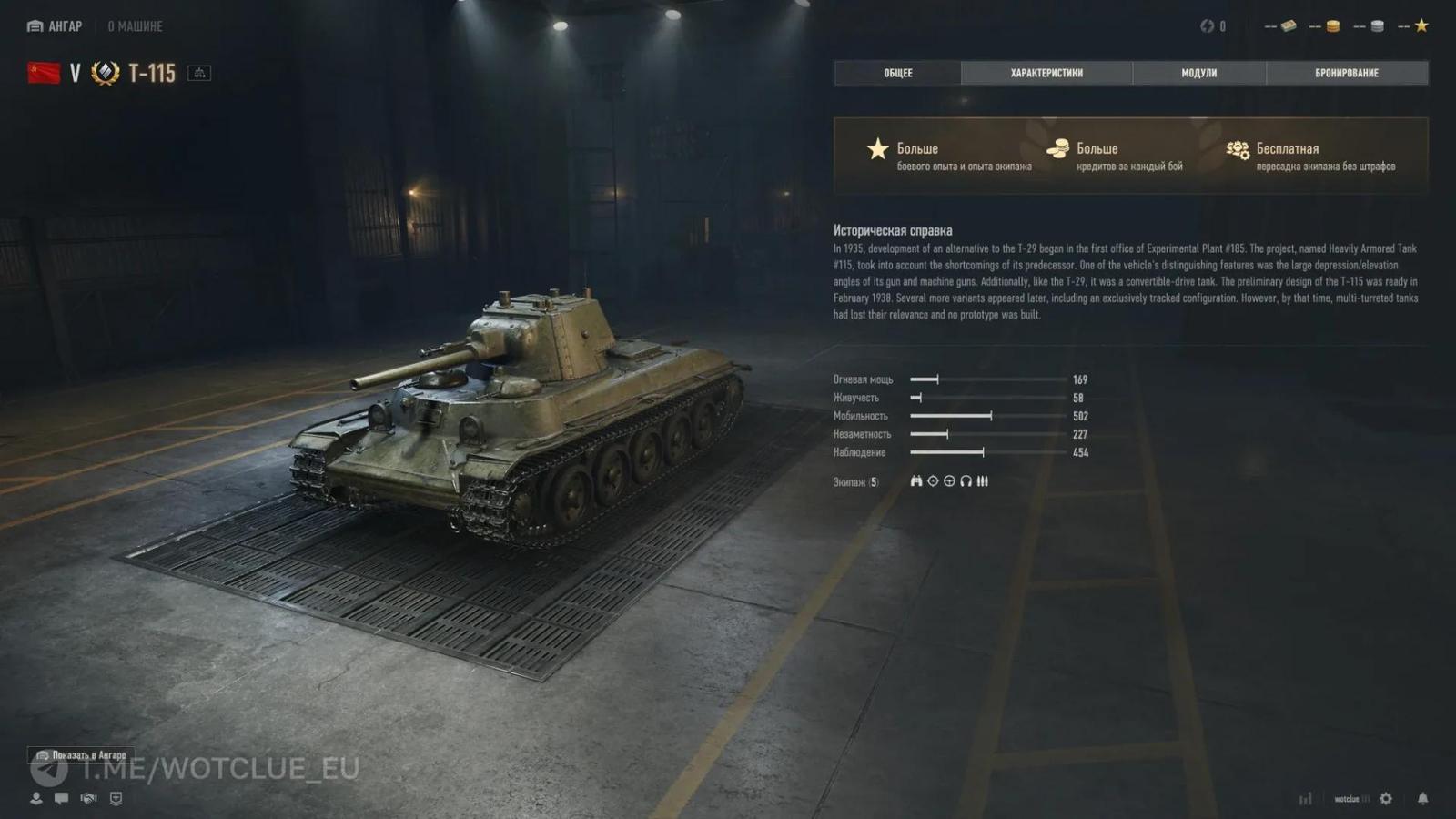
Task: Select the МОДУЛИ tab
Action: [1199, 73]
